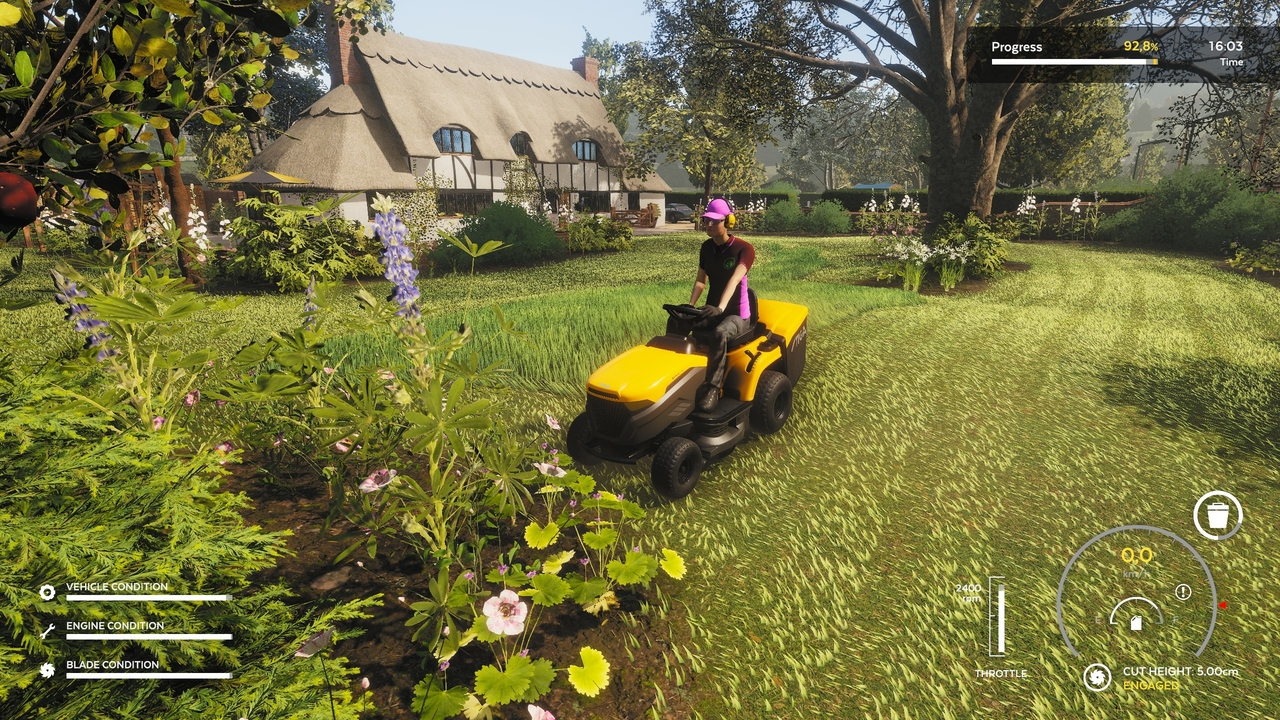The height and width of the screenshot is (720, 1280).
Task: Select the fuel pump icon
Action: [x=1136, y=622]
